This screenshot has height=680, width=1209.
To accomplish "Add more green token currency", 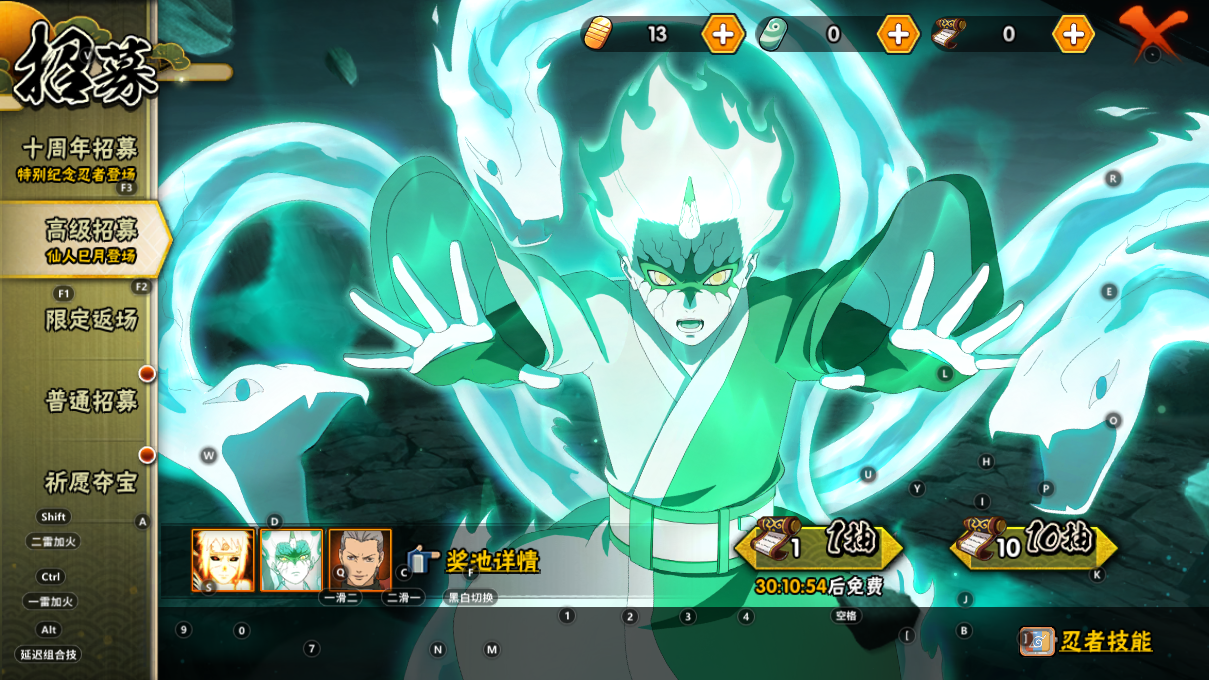I will [x=898, y=34].
